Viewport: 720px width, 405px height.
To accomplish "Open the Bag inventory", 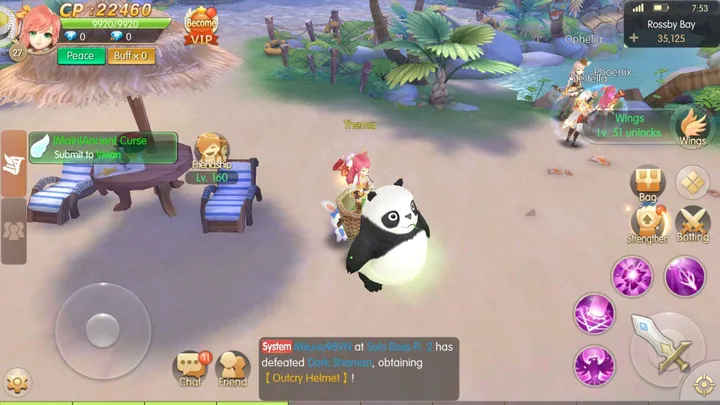I will [x=648, y=186].
